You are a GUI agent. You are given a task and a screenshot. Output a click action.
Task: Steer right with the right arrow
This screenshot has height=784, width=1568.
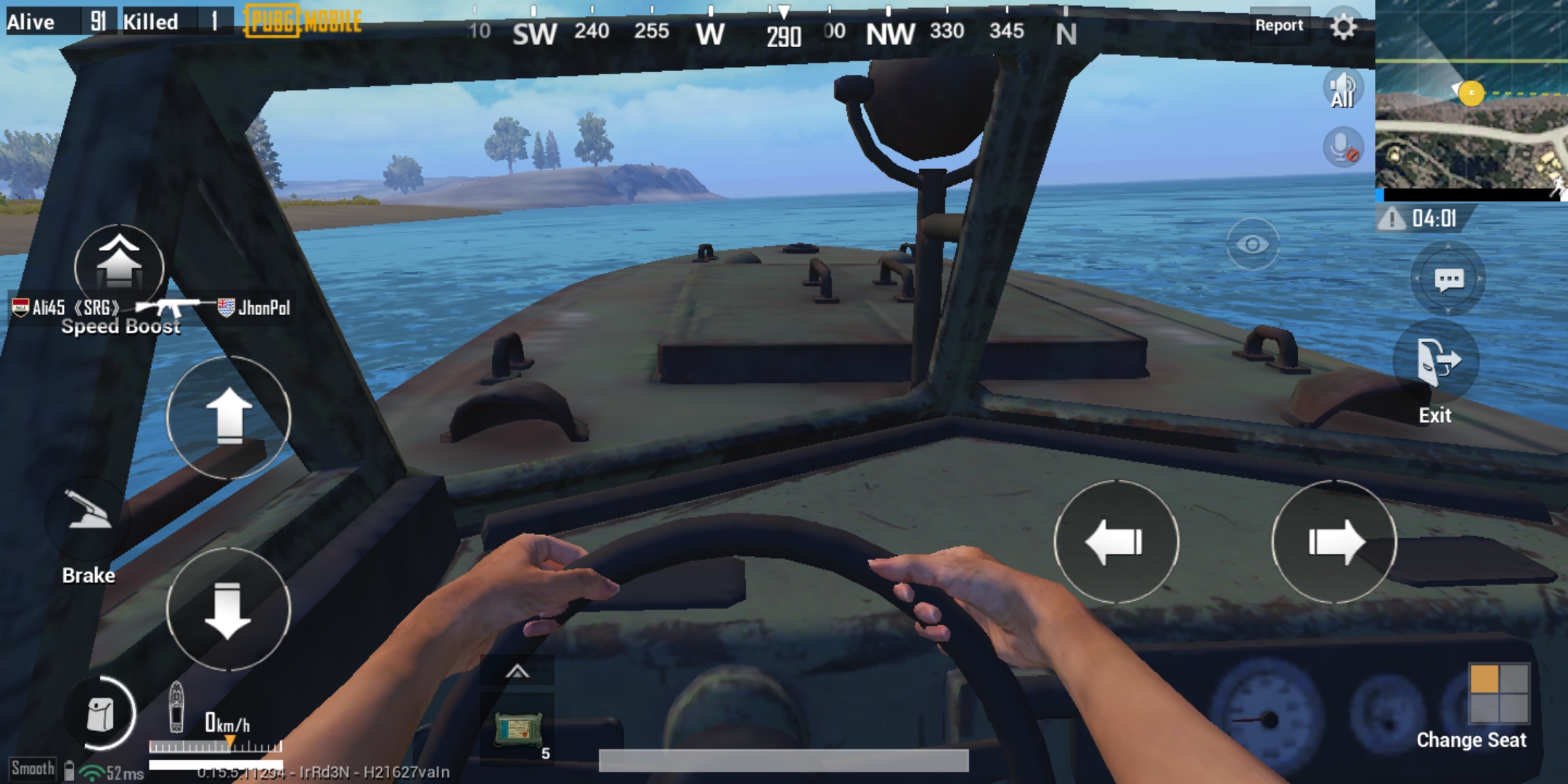[x=1334, y=542]
